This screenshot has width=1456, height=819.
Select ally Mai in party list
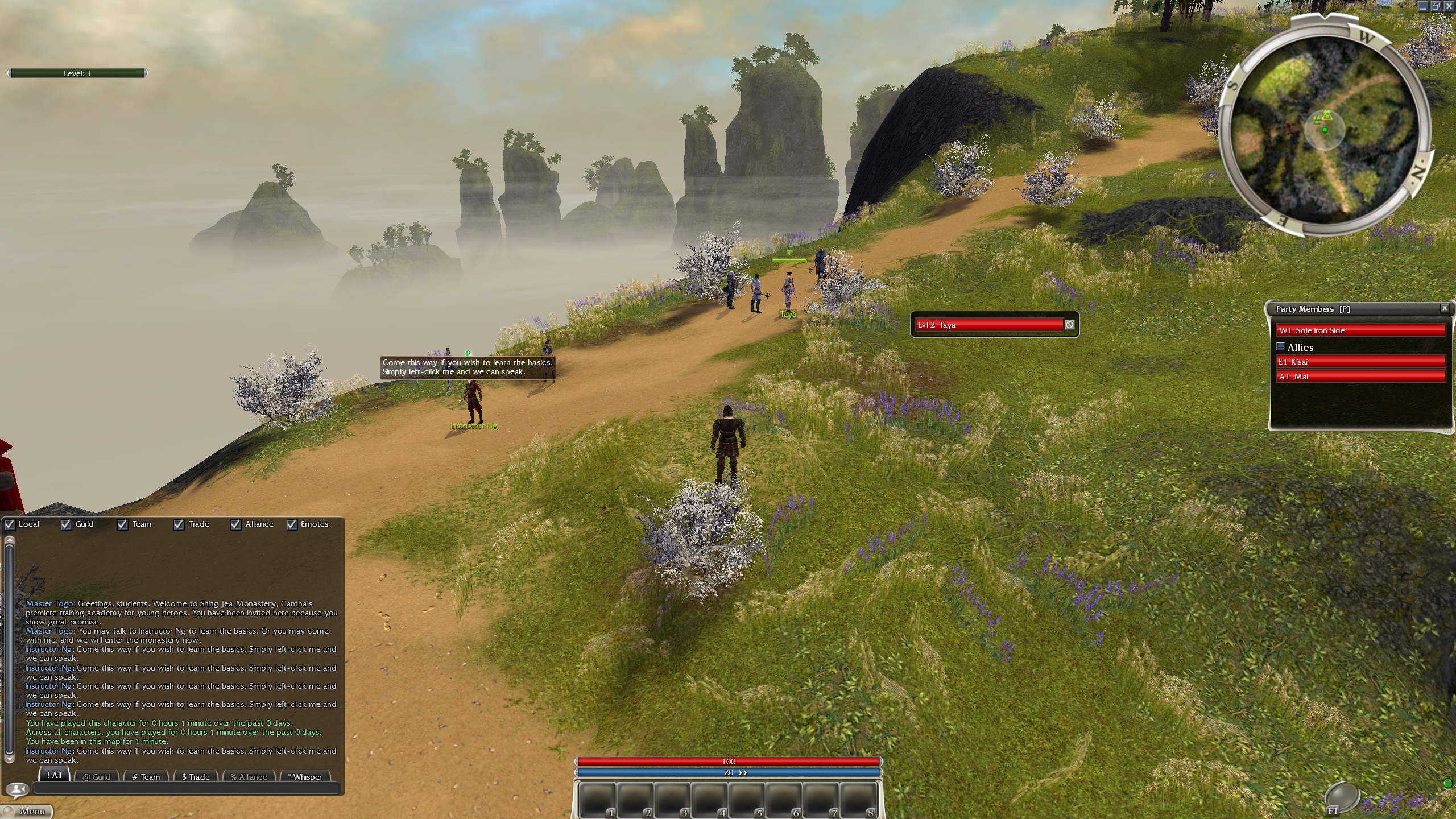click(x=1360, y=377)
